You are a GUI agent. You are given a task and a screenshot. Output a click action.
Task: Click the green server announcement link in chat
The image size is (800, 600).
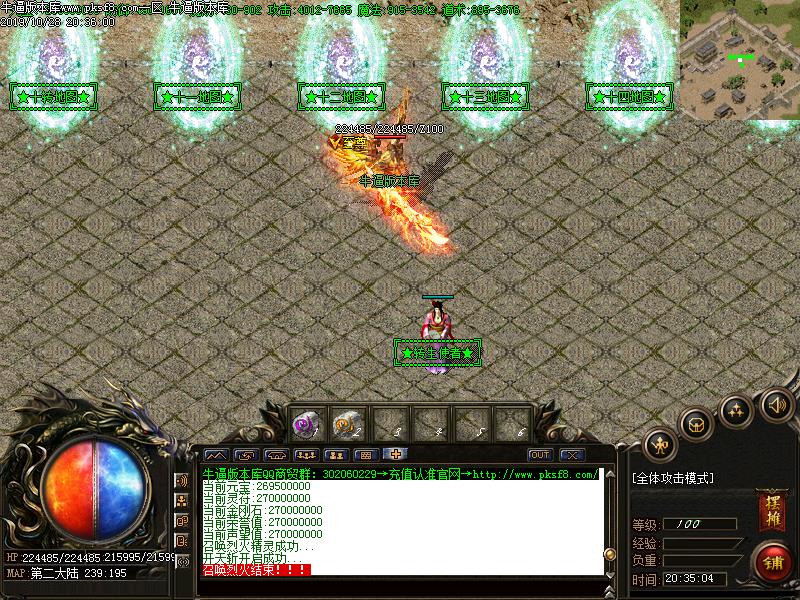point(400,474)
